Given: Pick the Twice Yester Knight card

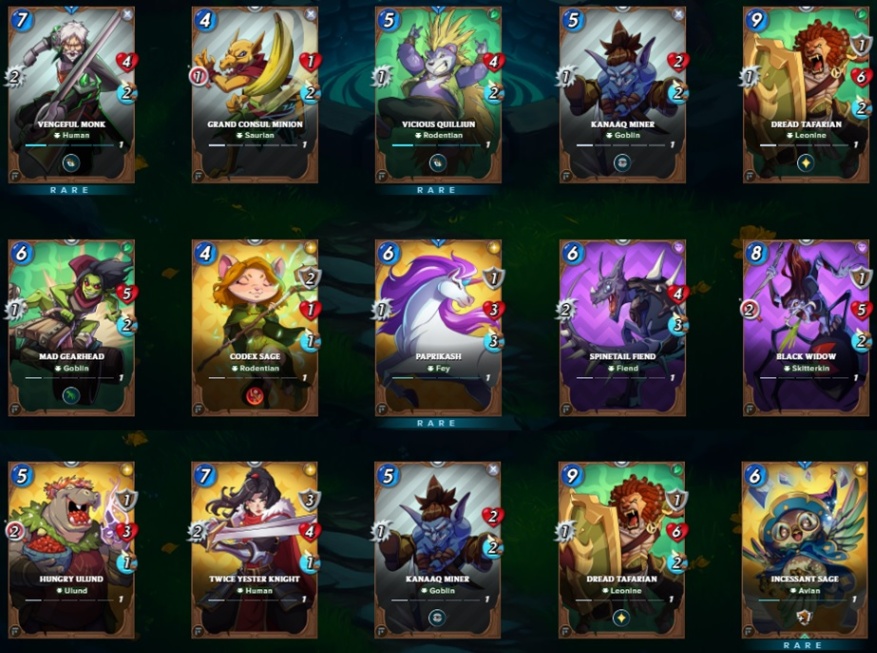Looking at the screenshot, I should pyautogui.click(x=254, y=549).
